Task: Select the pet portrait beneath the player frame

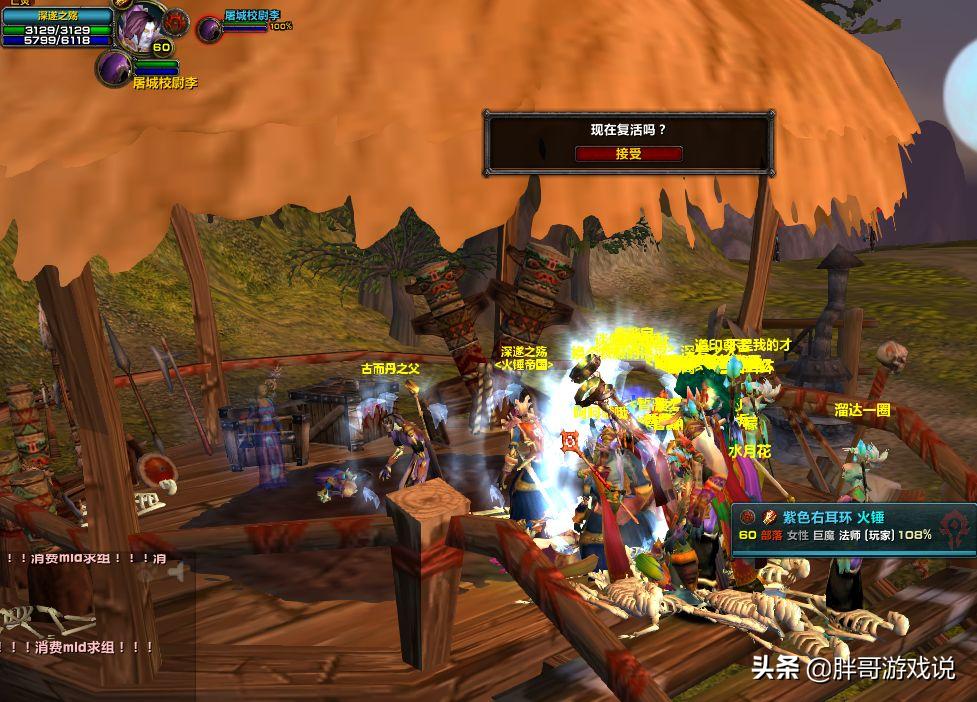Action: point(113,69)
